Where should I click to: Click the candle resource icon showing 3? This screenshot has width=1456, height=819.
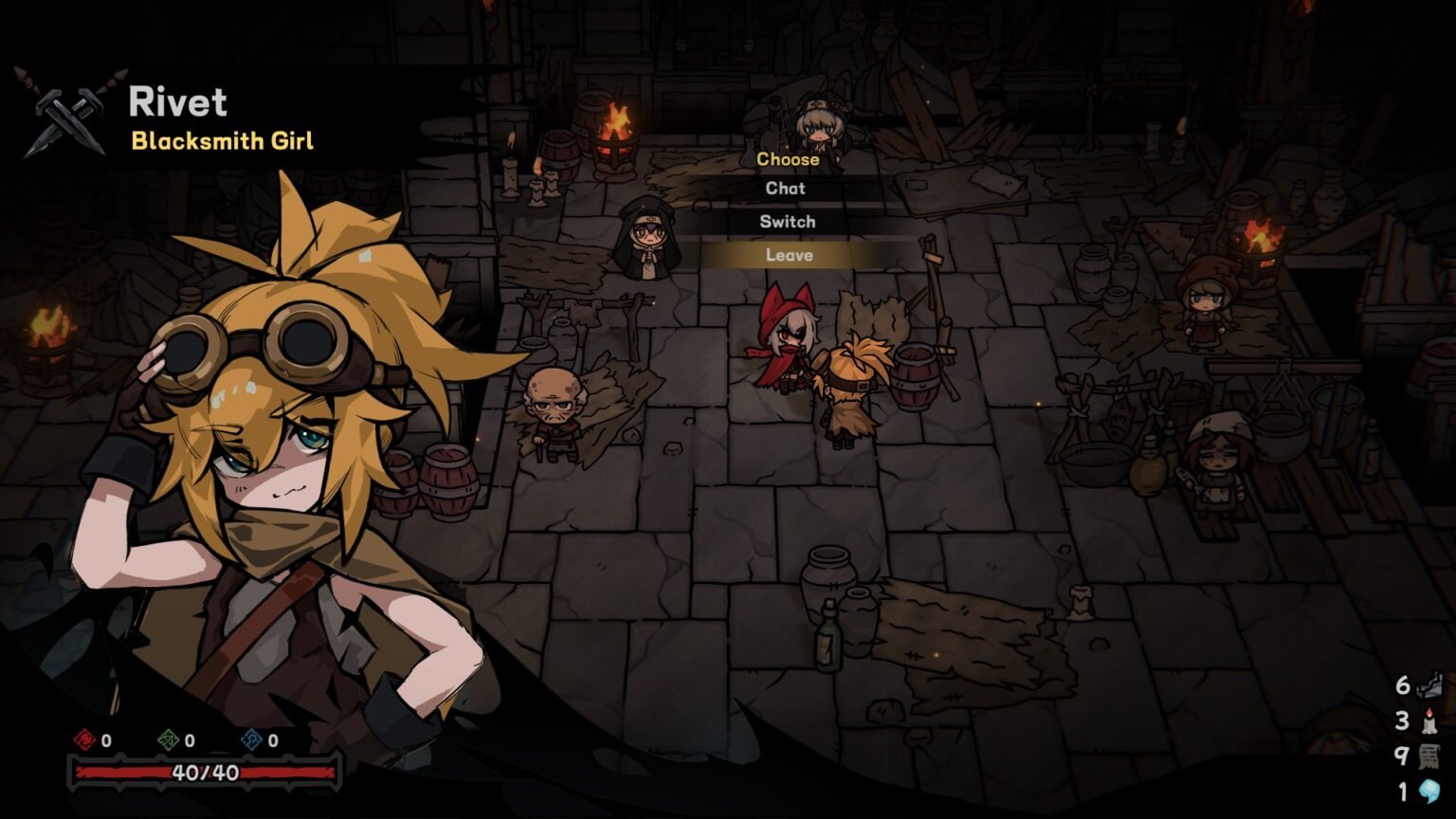tap(1427, 720)
